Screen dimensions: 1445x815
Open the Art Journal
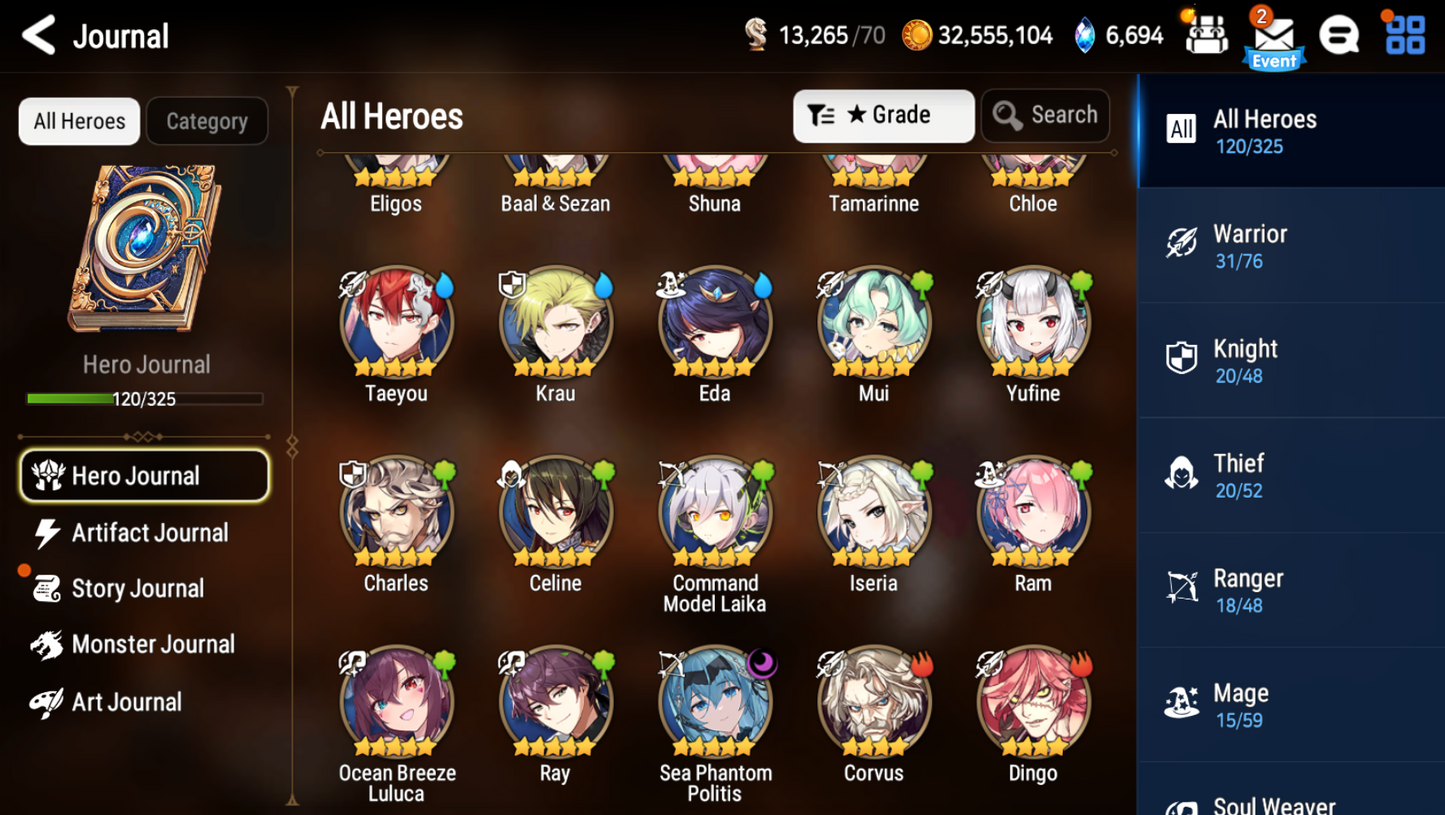click(125, 702)
